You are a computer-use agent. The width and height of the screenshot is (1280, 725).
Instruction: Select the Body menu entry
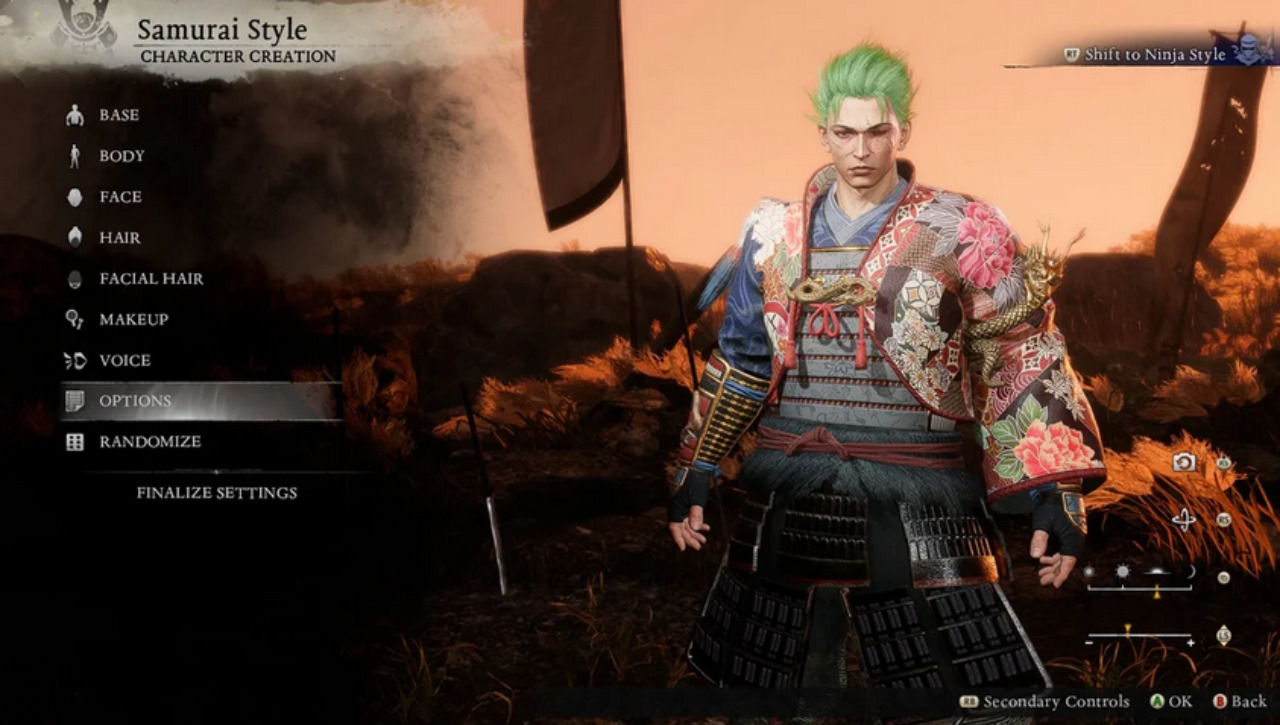[x=121, y=156]
